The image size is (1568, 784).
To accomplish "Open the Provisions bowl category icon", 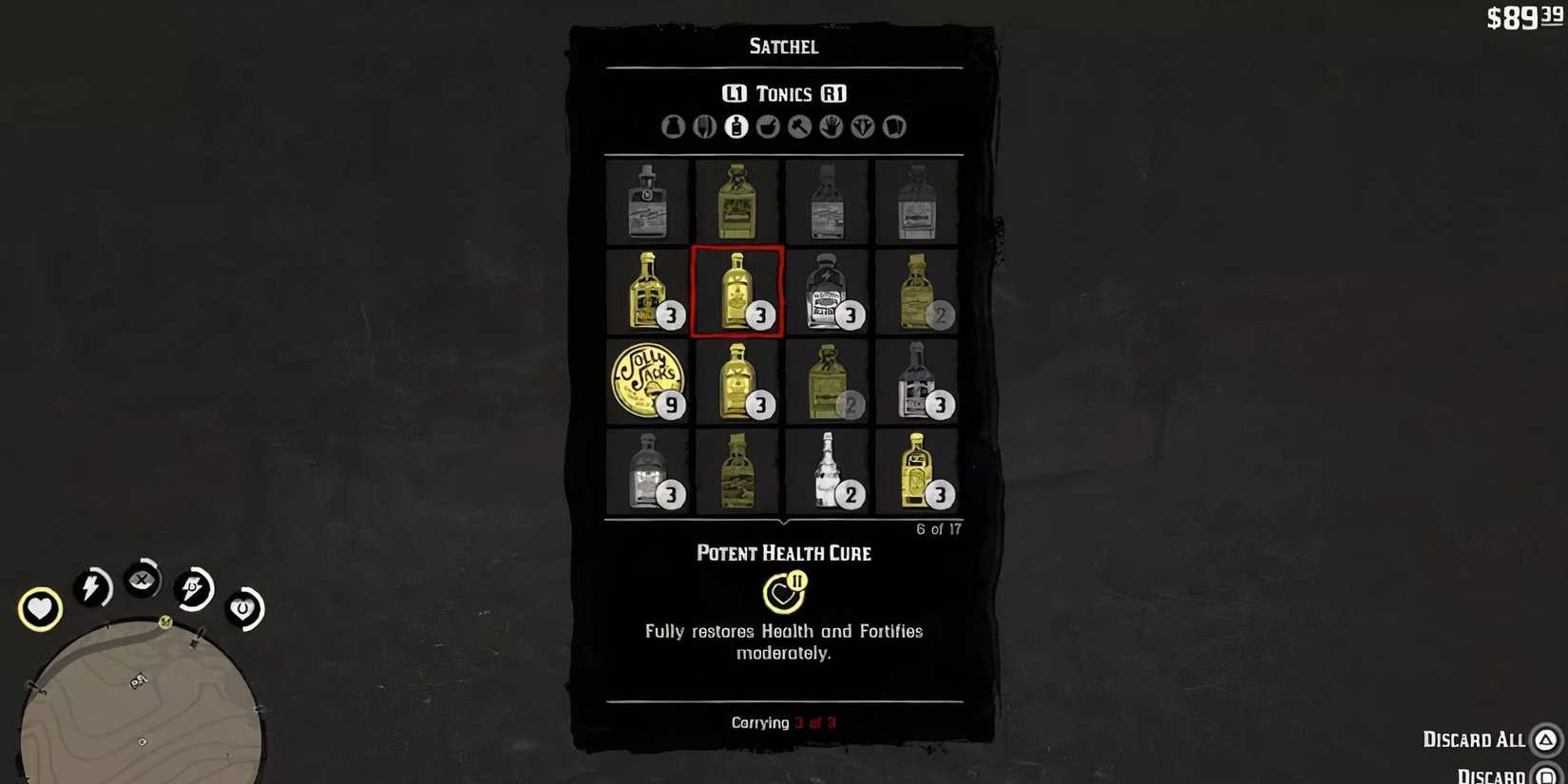I will pos(767,125).
